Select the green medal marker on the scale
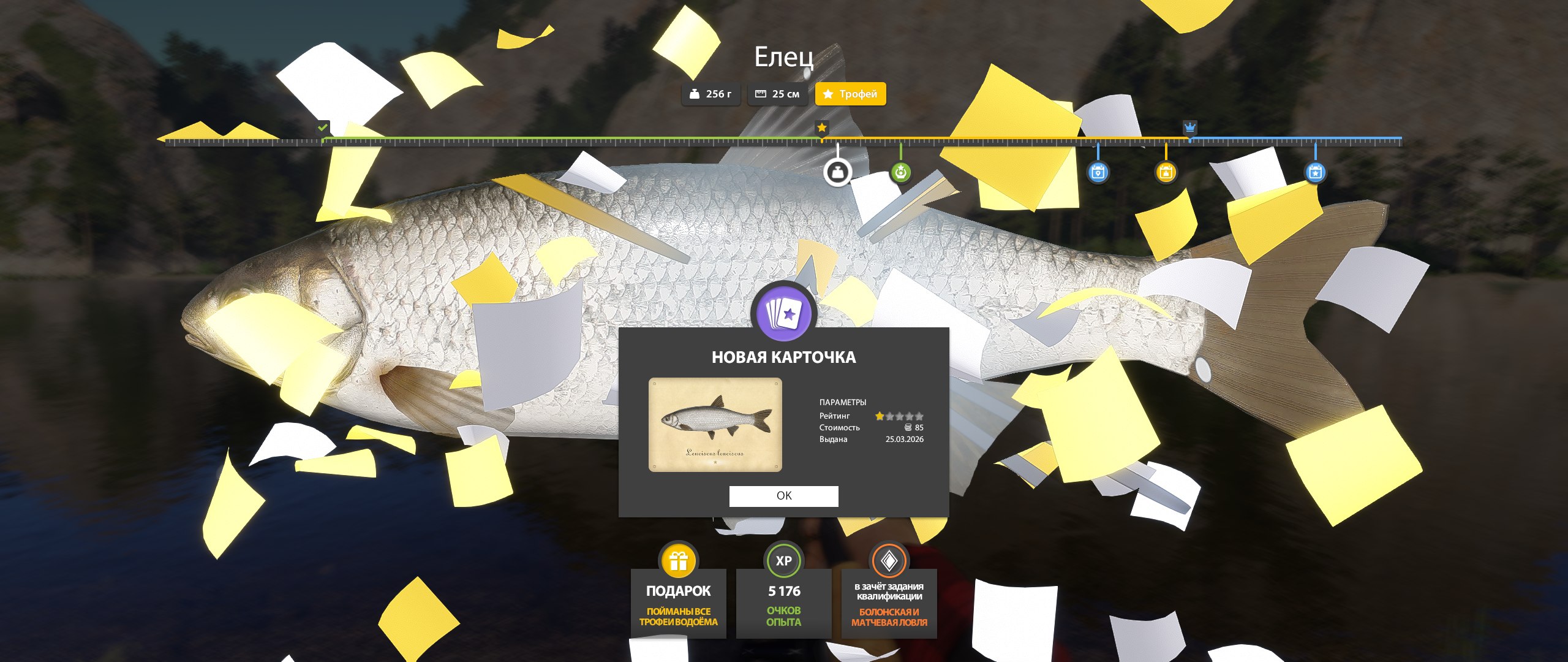Viewport: 1568px width, 662px height. pyautogui.click(x=900, y=172)
